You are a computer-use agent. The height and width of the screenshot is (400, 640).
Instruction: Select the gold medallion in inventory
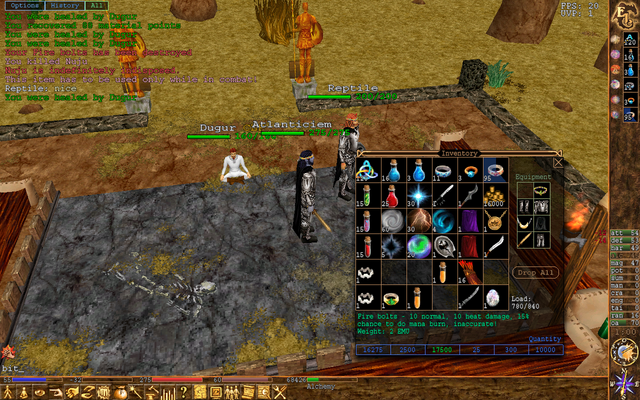point(494,220)
